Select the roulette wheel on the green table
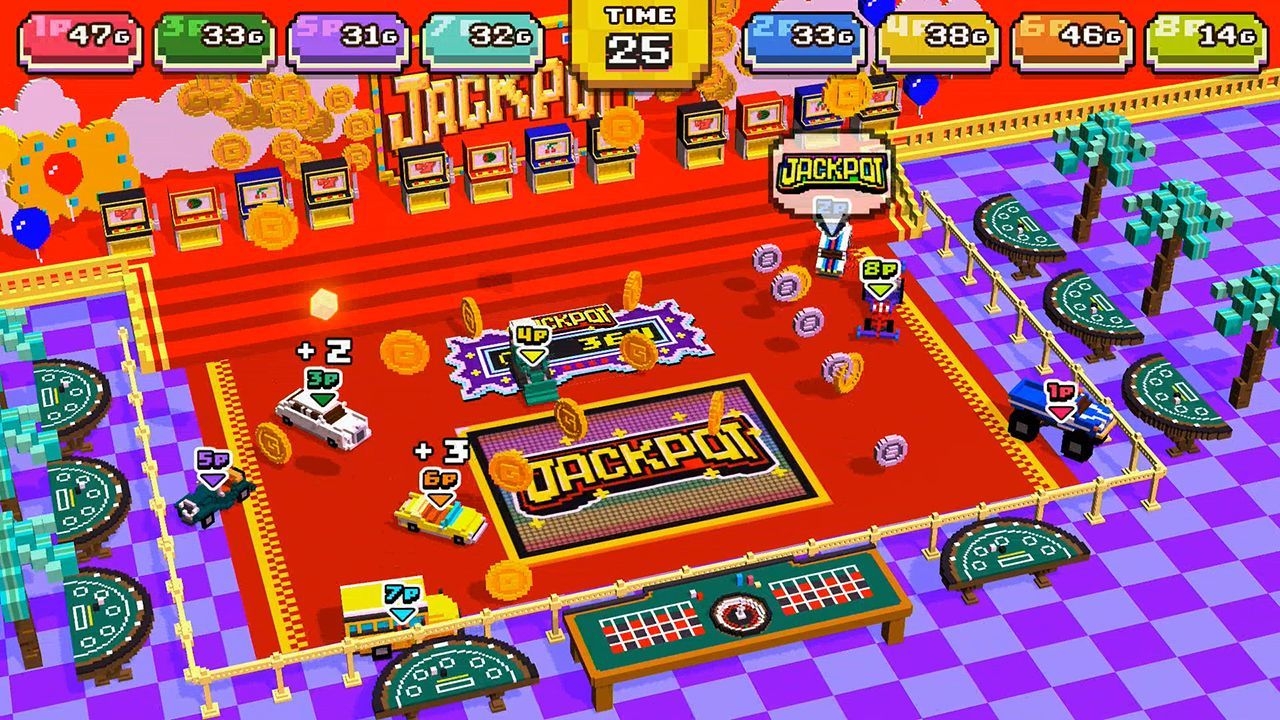 tap(738, 615)
